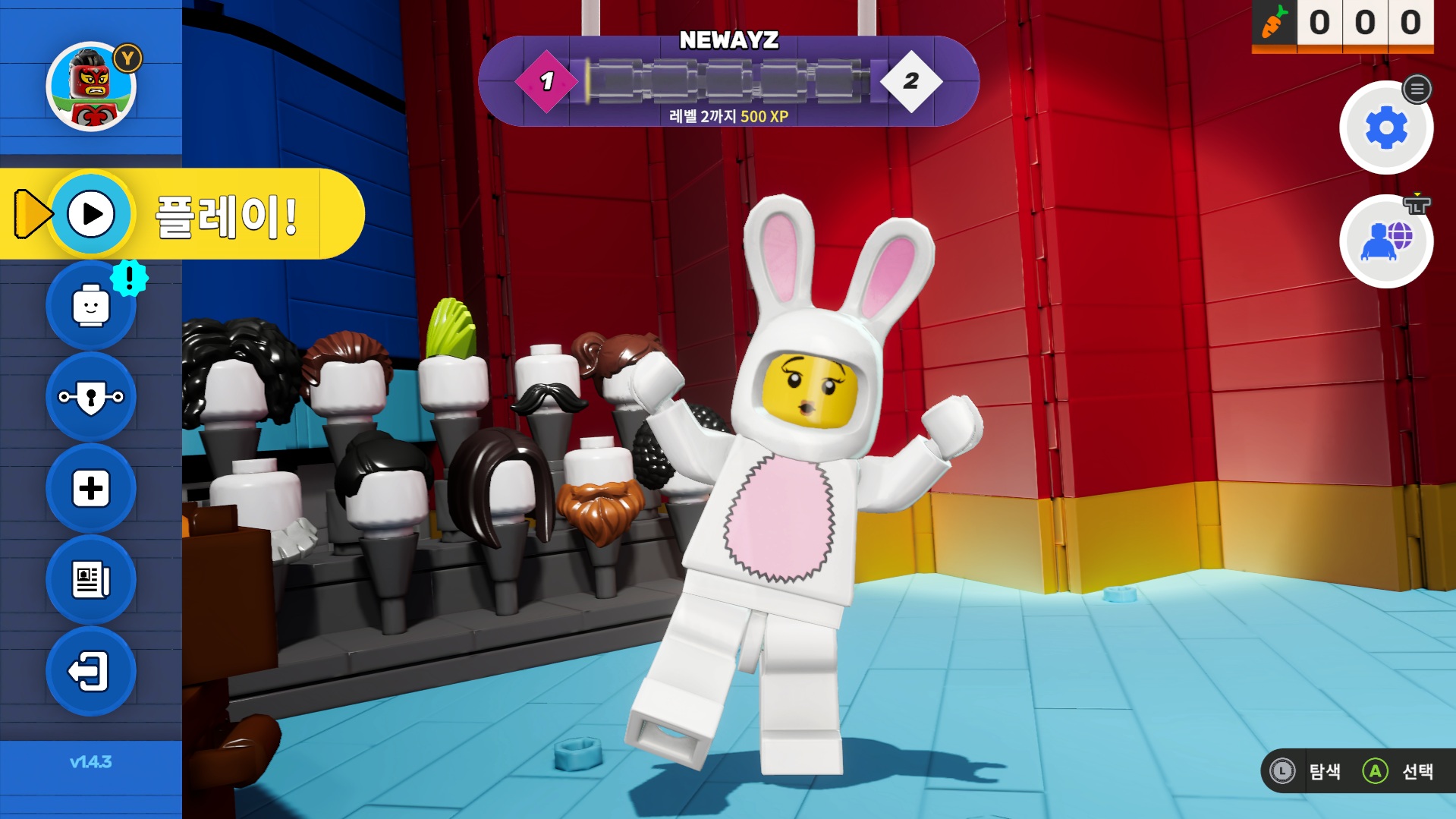Open the shield unlocks menu
The image size is (1456, 819).
(x=91, y=397)
